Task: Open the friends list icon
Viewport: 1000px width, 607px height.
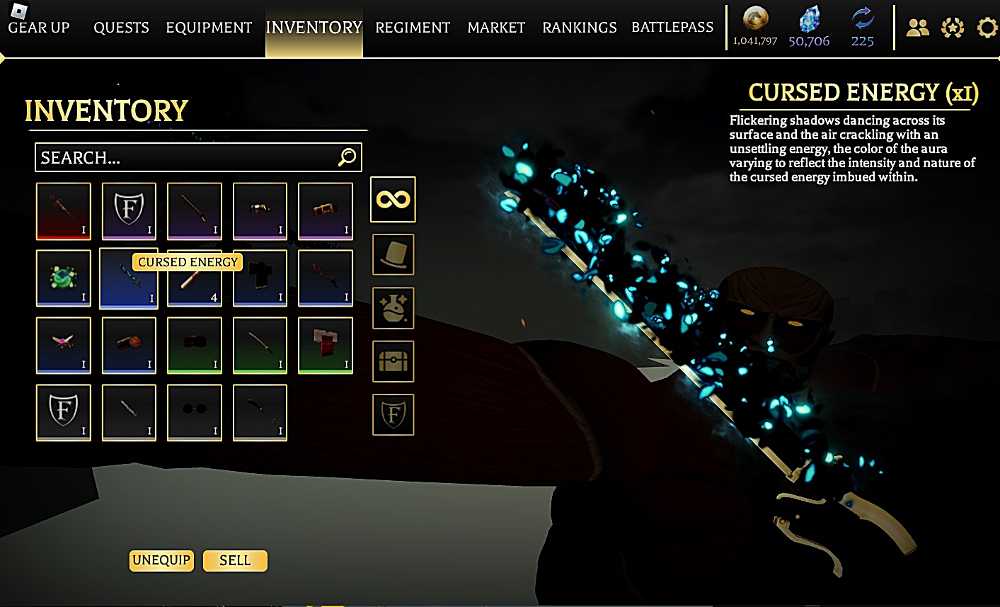Action: [917, 28]
